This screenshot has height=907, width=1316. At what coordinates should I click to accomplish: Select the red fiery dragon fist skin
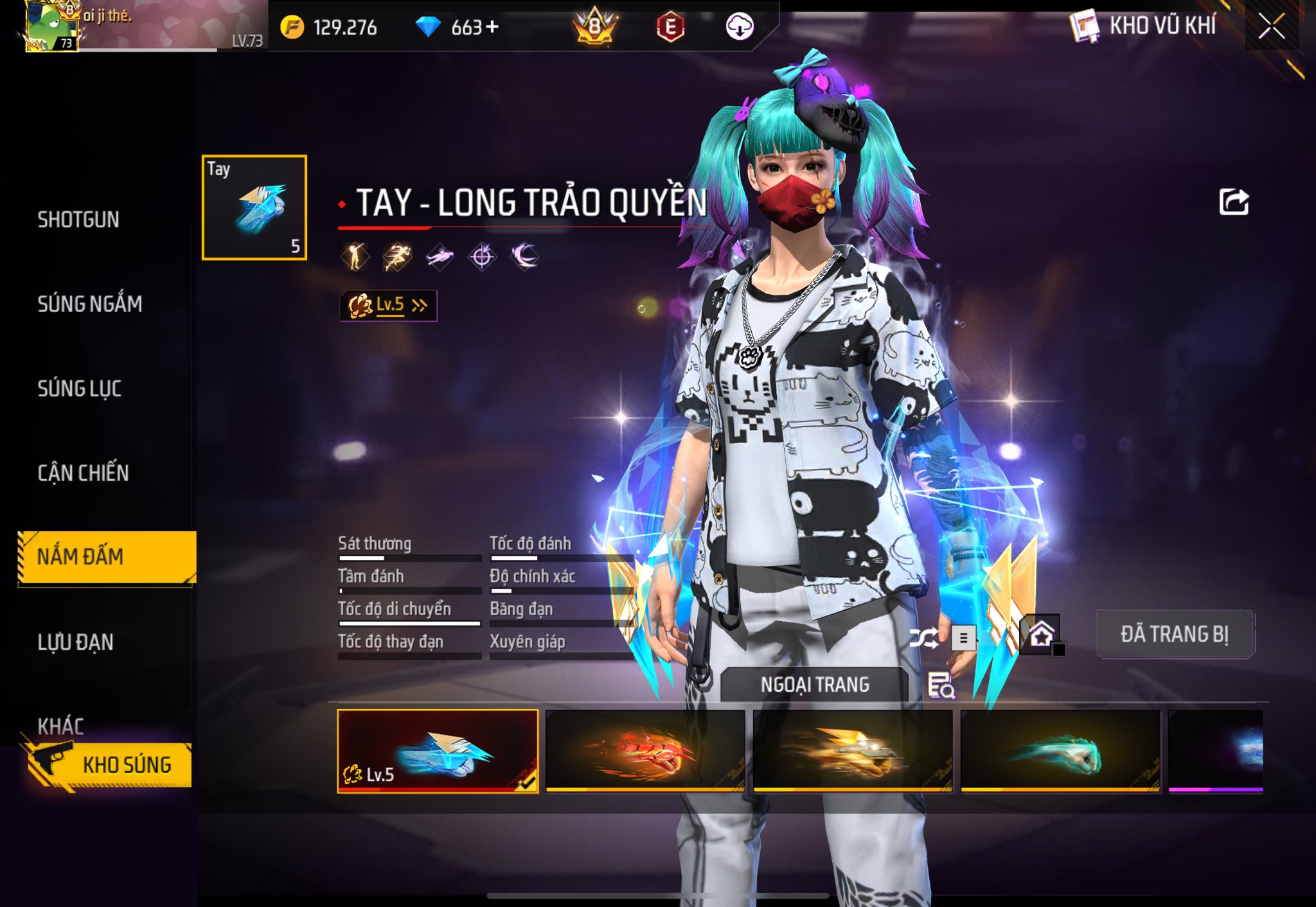pos(645,751)
